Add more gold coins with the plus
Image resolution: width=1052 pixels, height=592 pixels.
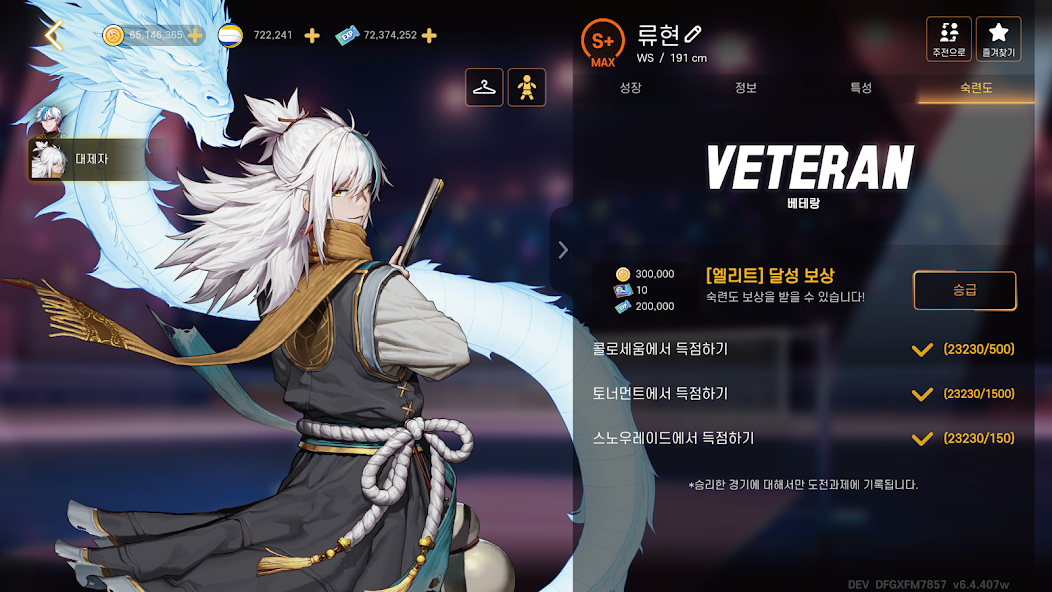pyautogui.click(x=195, y=36)
